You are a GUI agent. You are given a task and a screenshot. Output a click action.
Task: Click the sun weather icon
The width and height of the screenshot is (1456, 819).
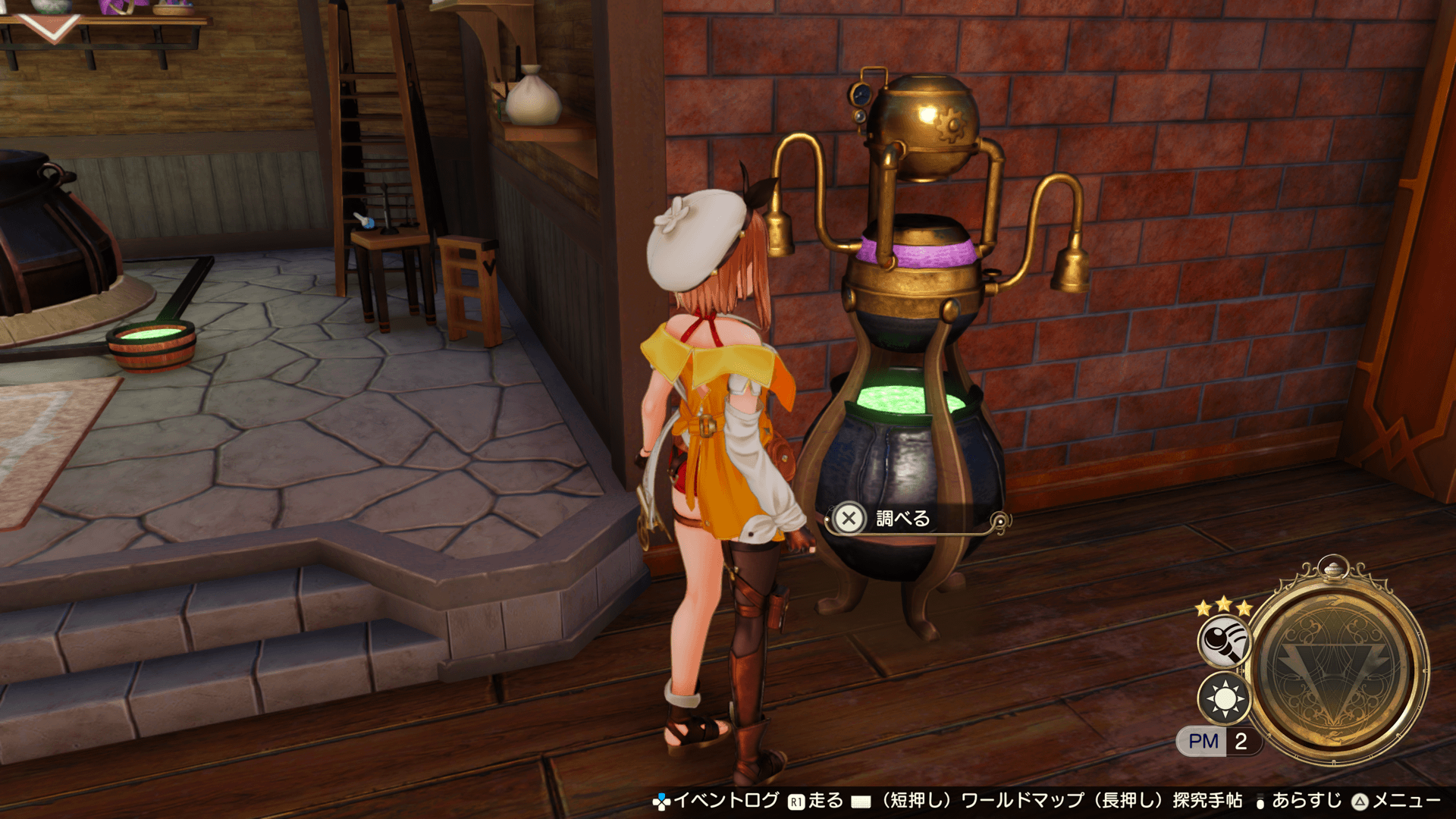(1224, 698)
